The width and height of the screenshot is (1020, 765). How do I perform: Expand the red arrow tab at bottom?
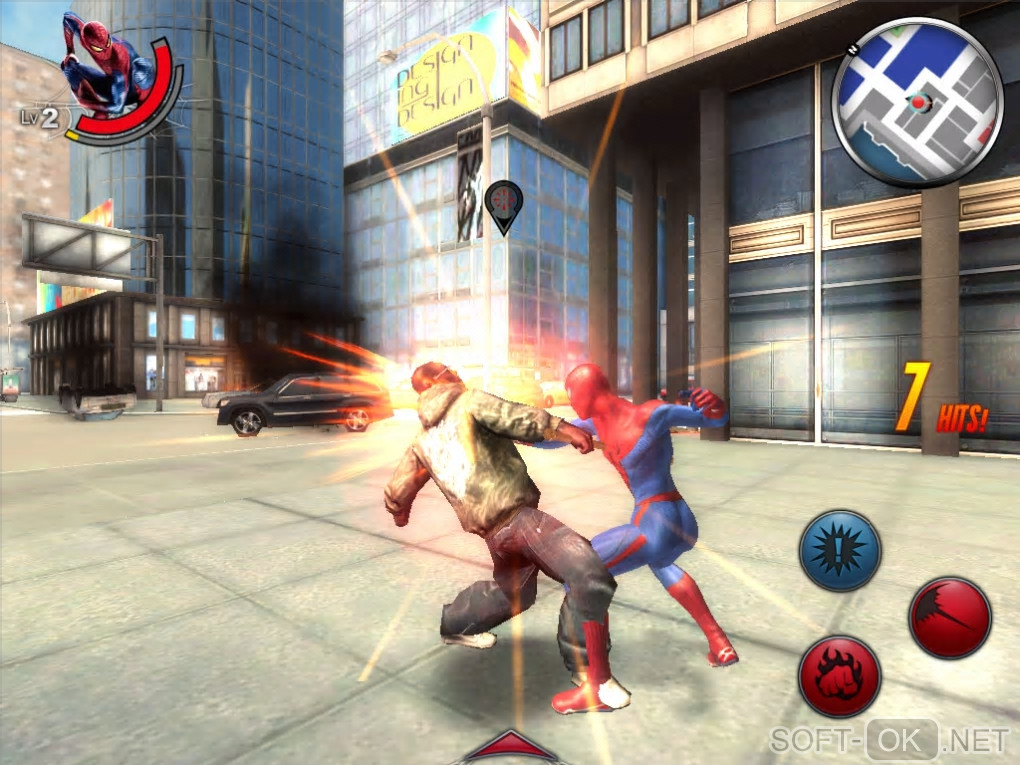511,746
